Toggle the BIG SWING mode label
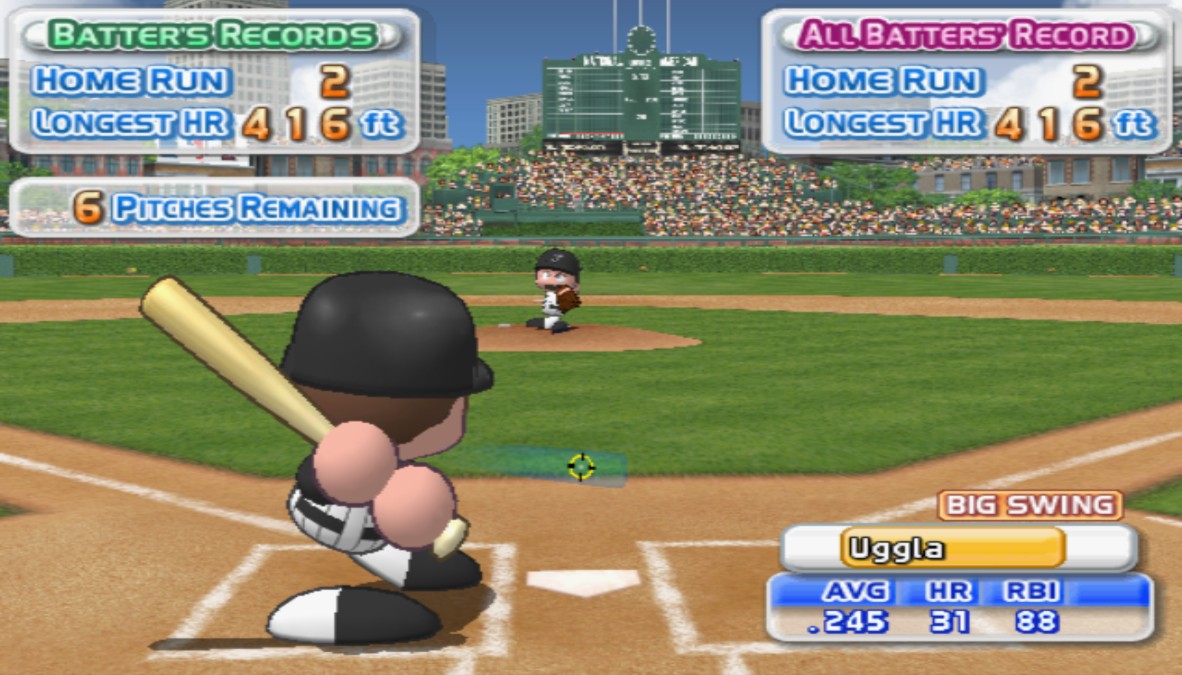 click(1030, 505)
